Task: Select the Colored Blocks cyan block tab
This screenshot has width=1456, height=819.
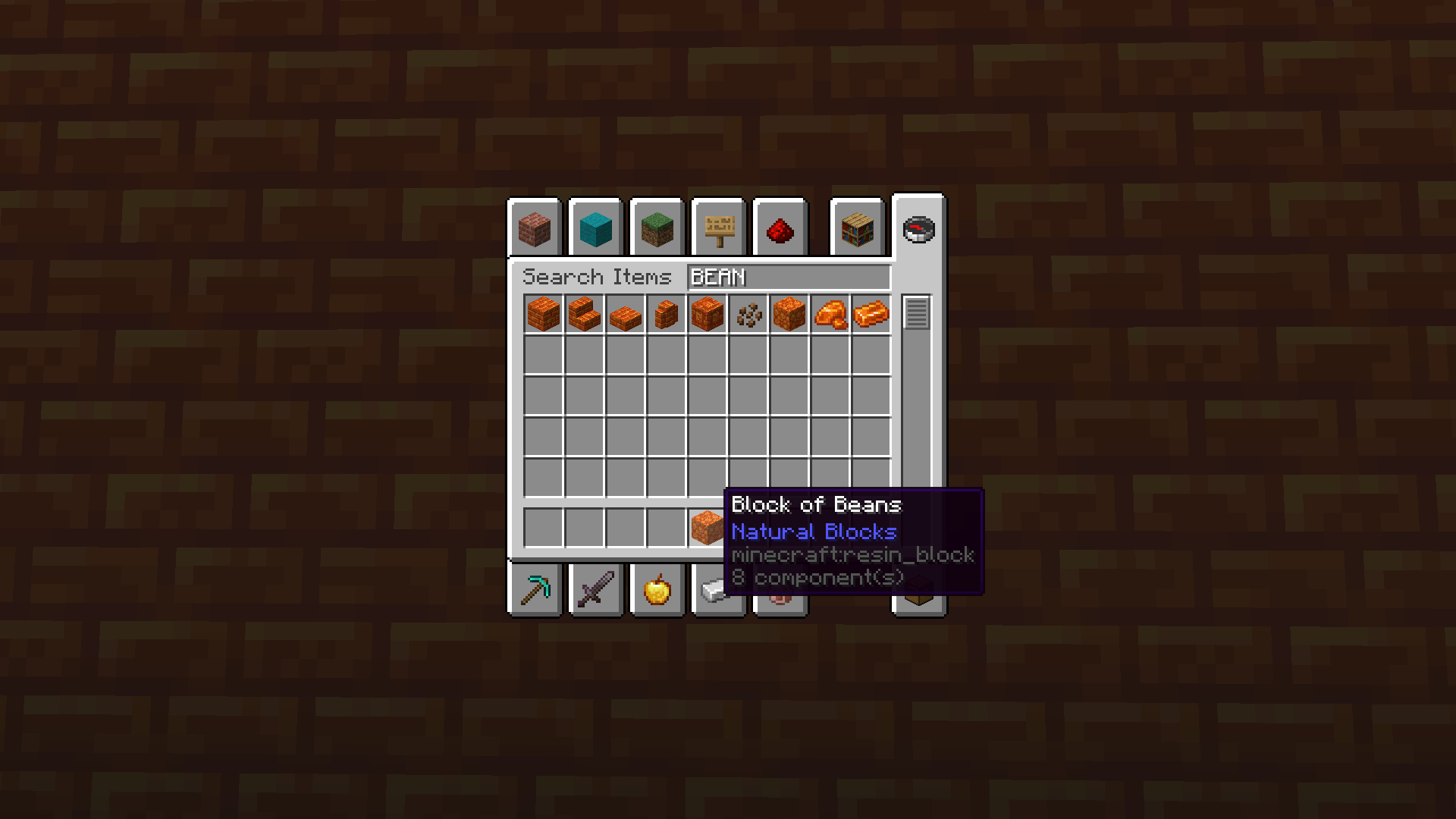Action: point(595,227)
